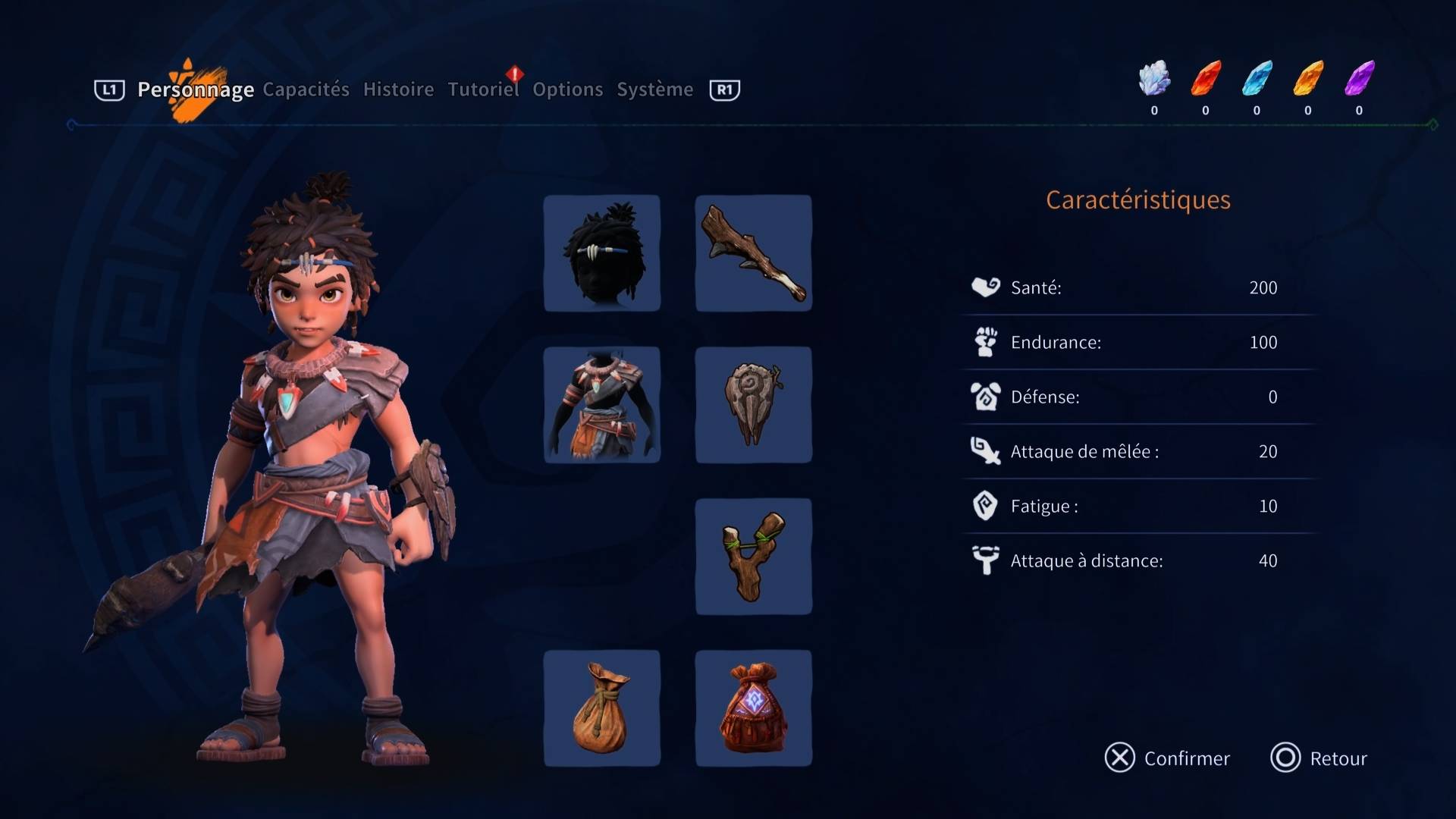Image resolution: width=1456 pixels, height=819 pixels.
Task: Select the slingshot ranged weapon slot
Action: [754, 557]
